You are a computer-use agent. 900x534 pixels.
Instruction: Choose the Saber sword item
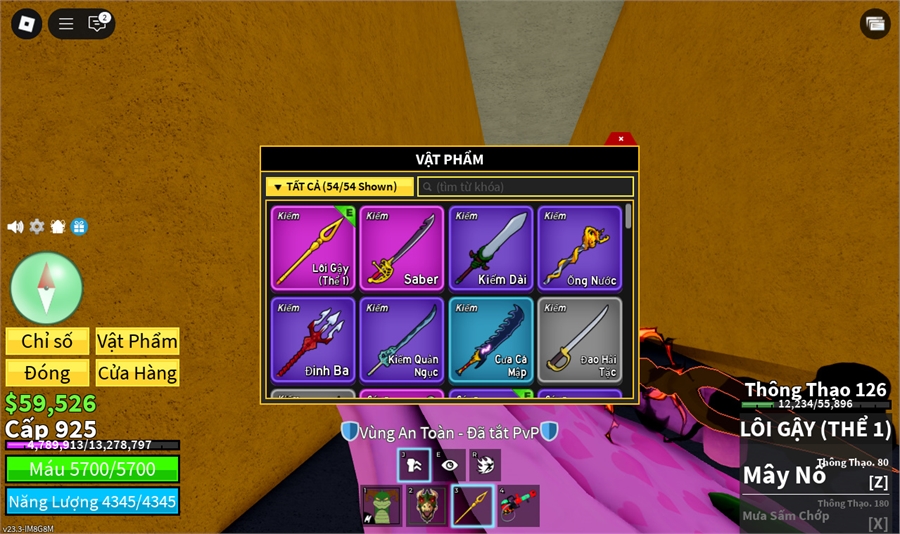point(402,248)
